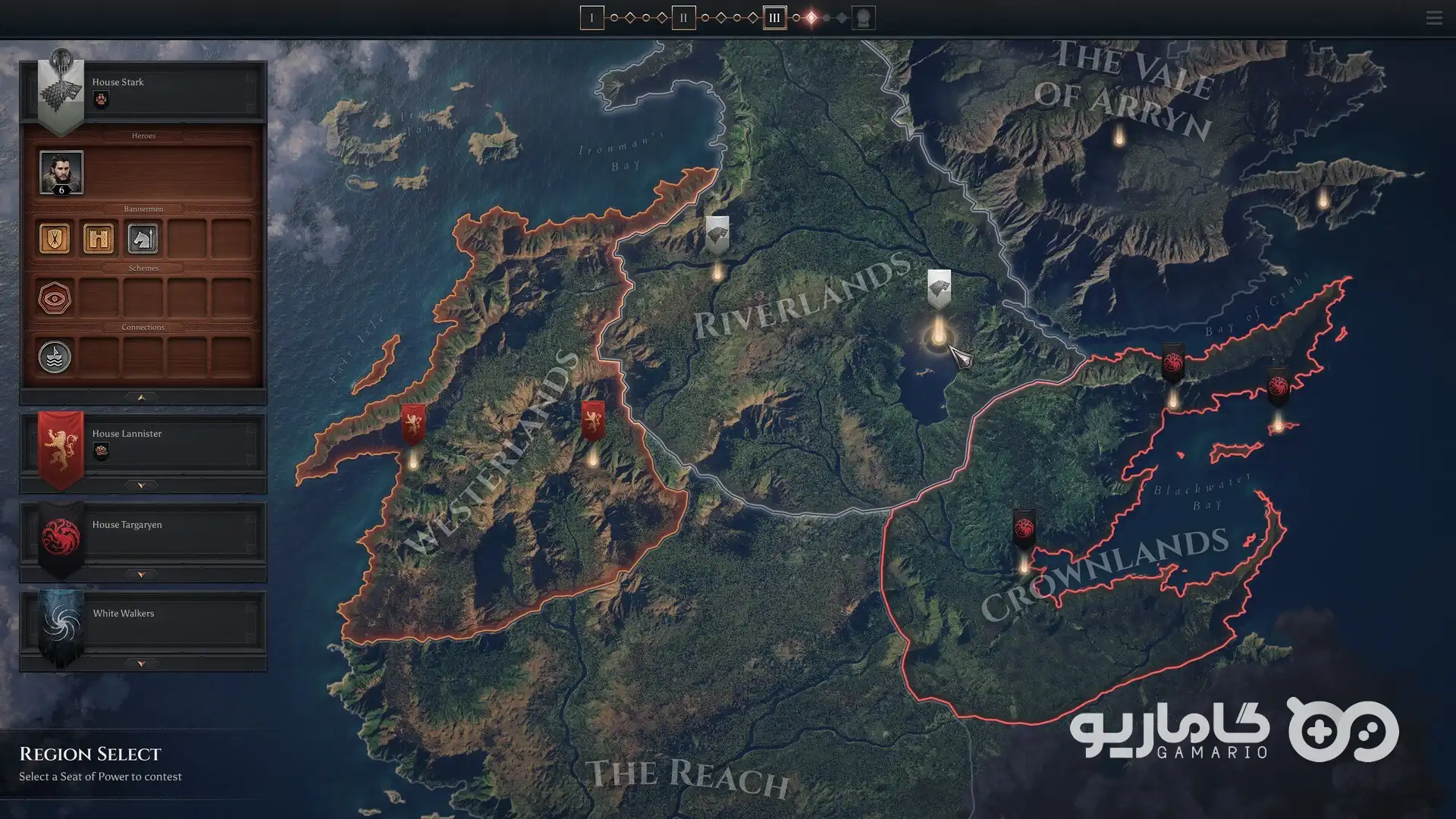Click the Act I marker on the timeline

[x=592, y=17]
